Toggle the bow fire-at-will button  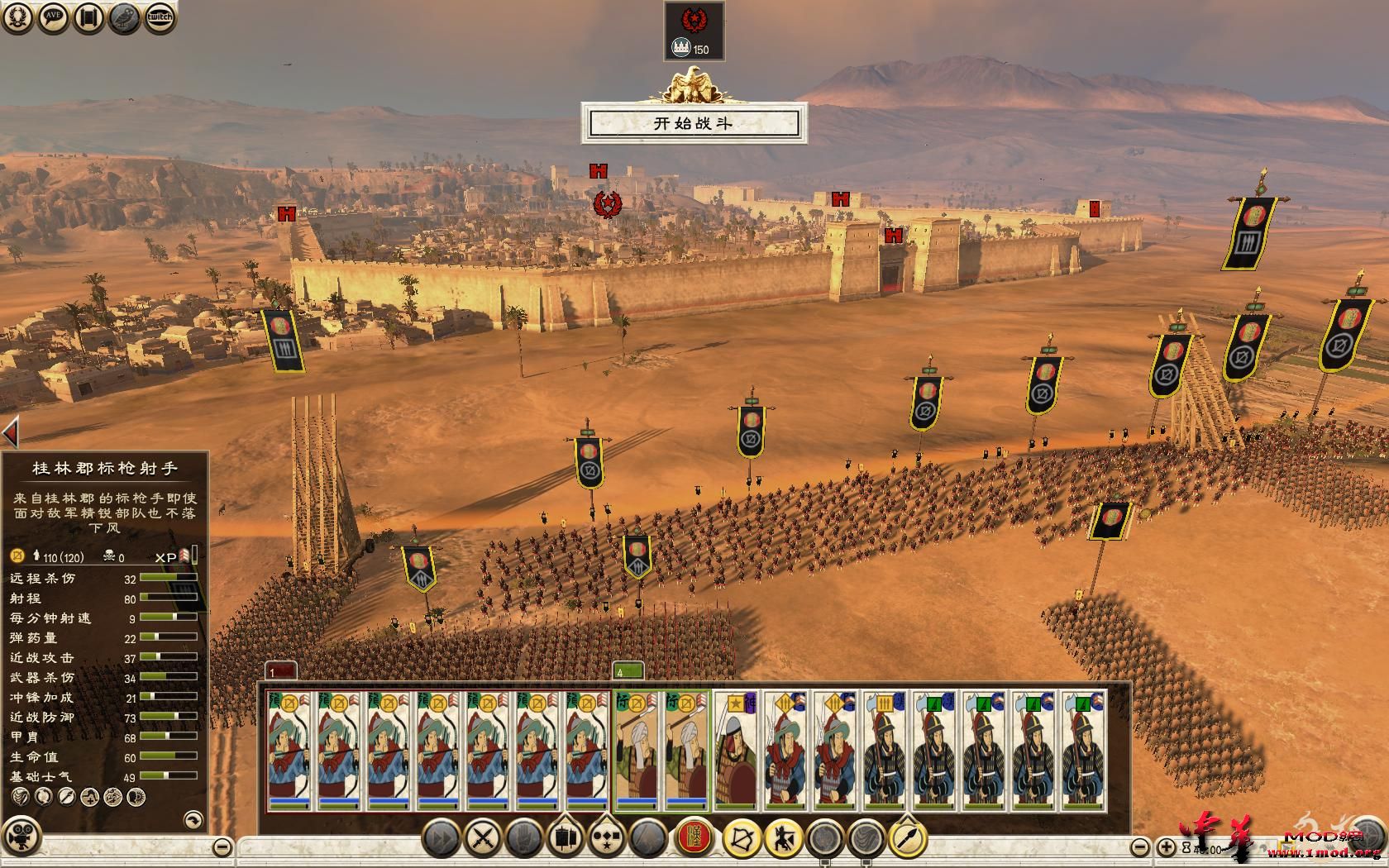click(742, 839)
